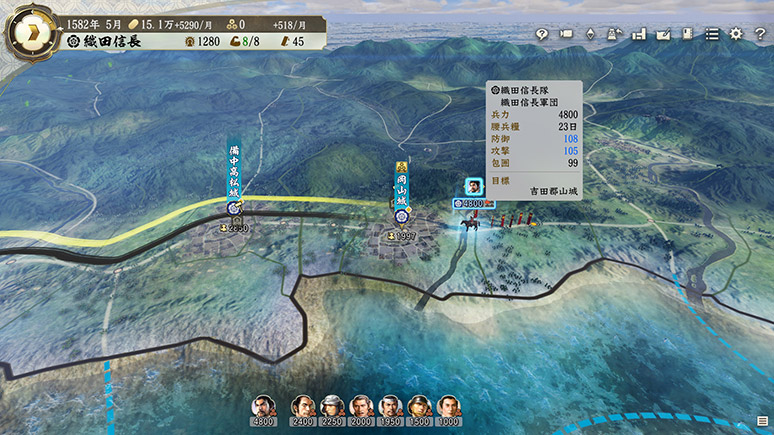
Task: Pick the officer portrait with 1950 troops
Action: [391, 407]
